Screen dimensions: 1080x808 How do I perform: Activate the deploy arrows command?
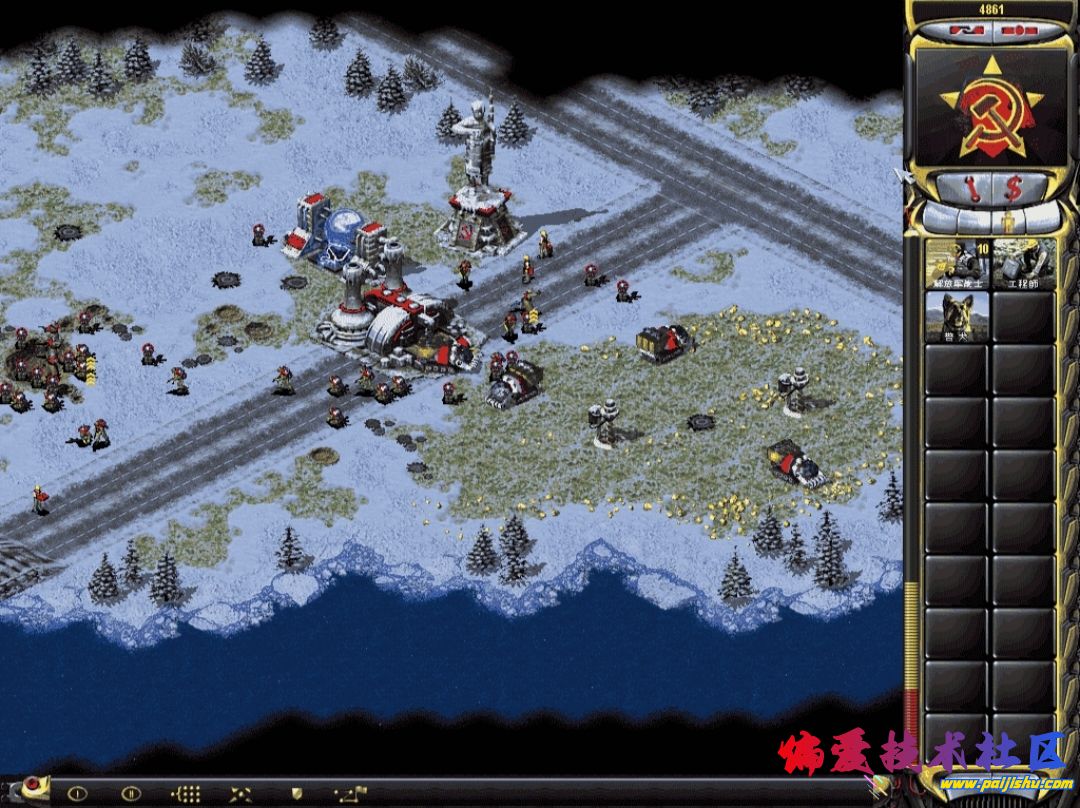[x=241, y=794]
